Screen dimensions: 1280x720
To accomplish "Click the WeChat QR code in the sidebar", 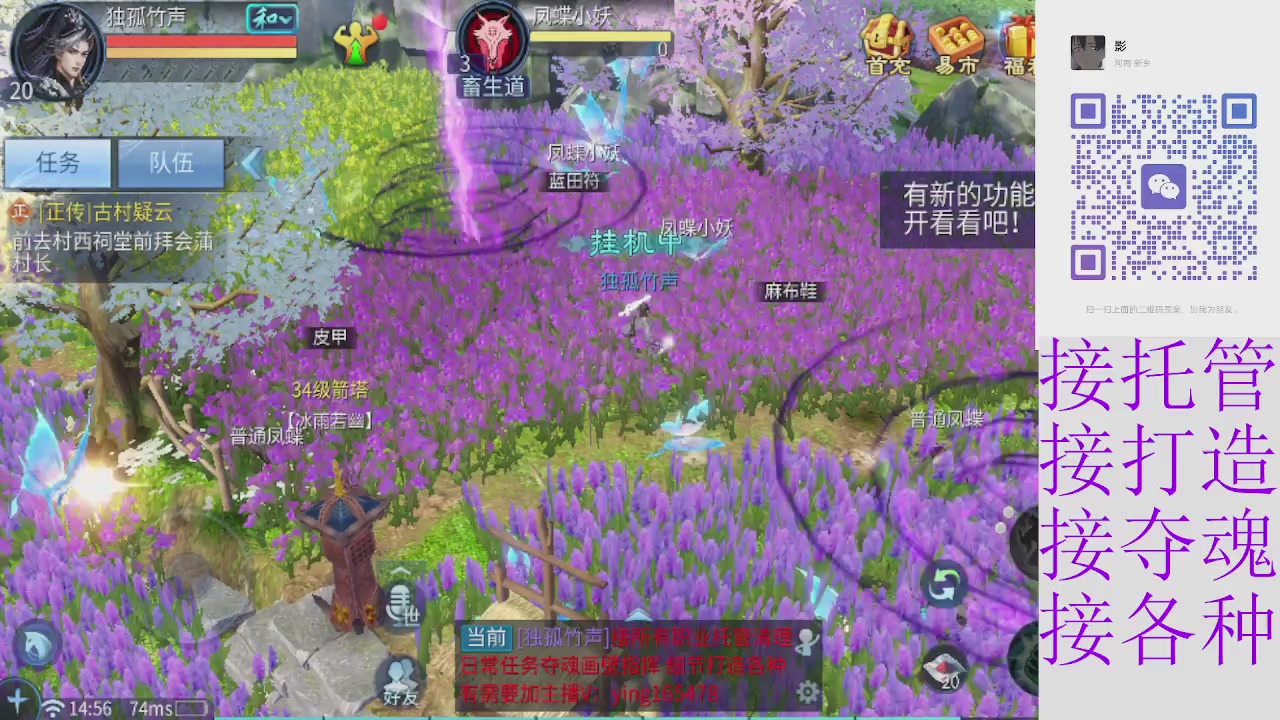I will point(1164,187).
